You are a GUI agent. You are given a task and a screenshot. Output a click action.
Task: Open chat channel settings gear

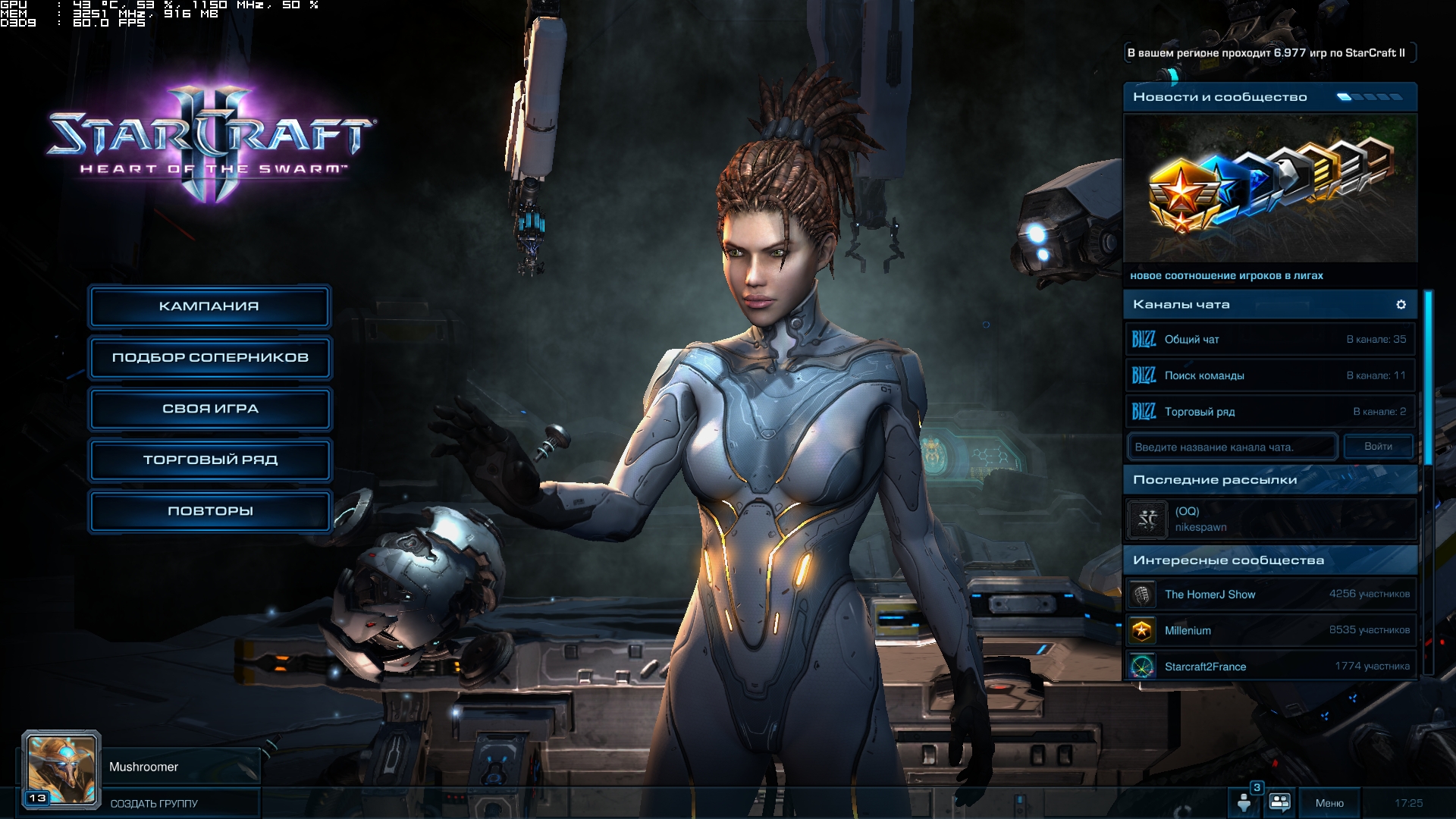tap(1401, 304)
